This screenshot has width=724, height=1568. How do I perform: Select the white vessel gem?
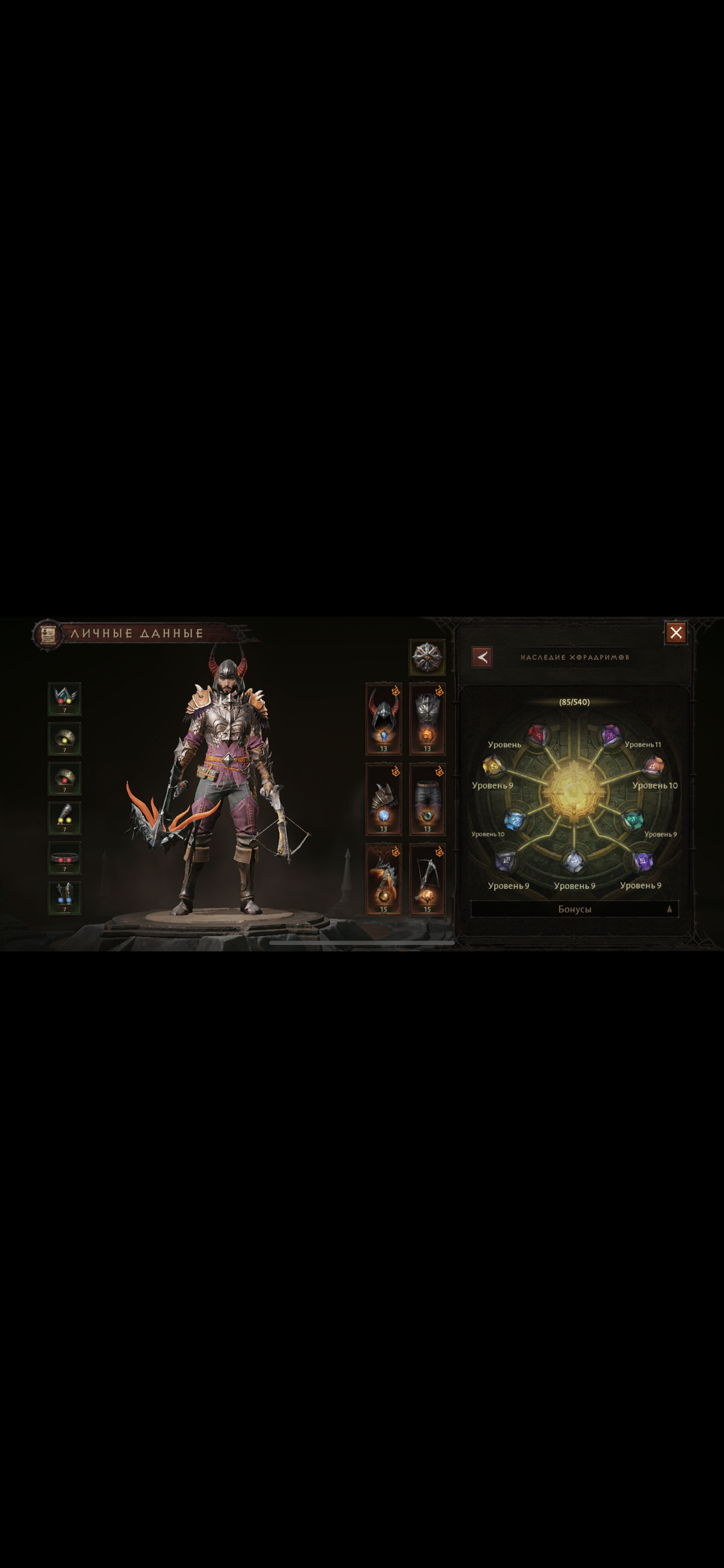573,860
